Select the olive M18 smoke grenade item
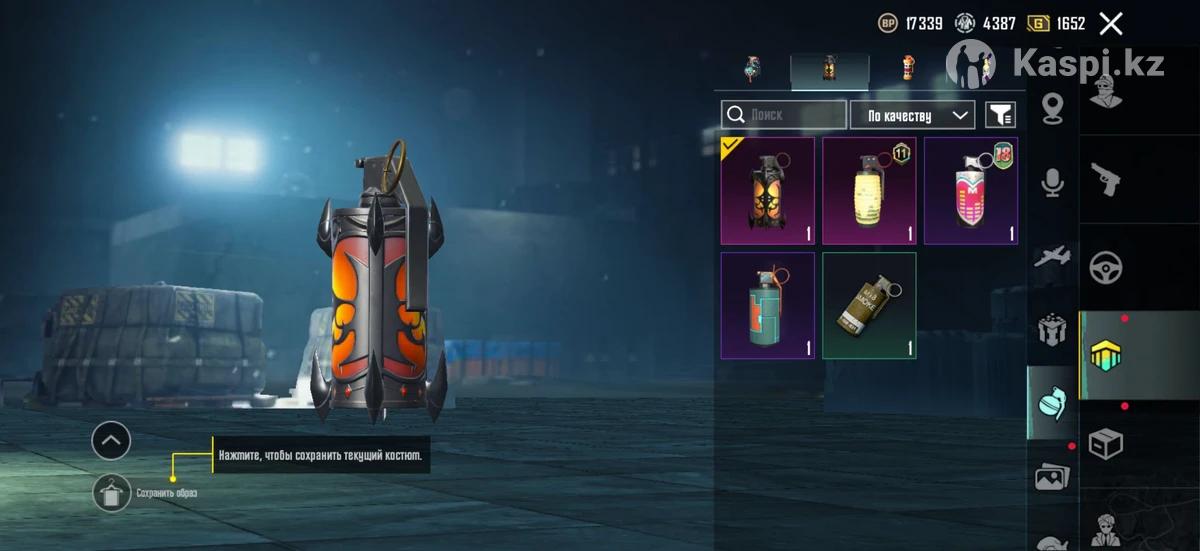 tap(869, 305)
